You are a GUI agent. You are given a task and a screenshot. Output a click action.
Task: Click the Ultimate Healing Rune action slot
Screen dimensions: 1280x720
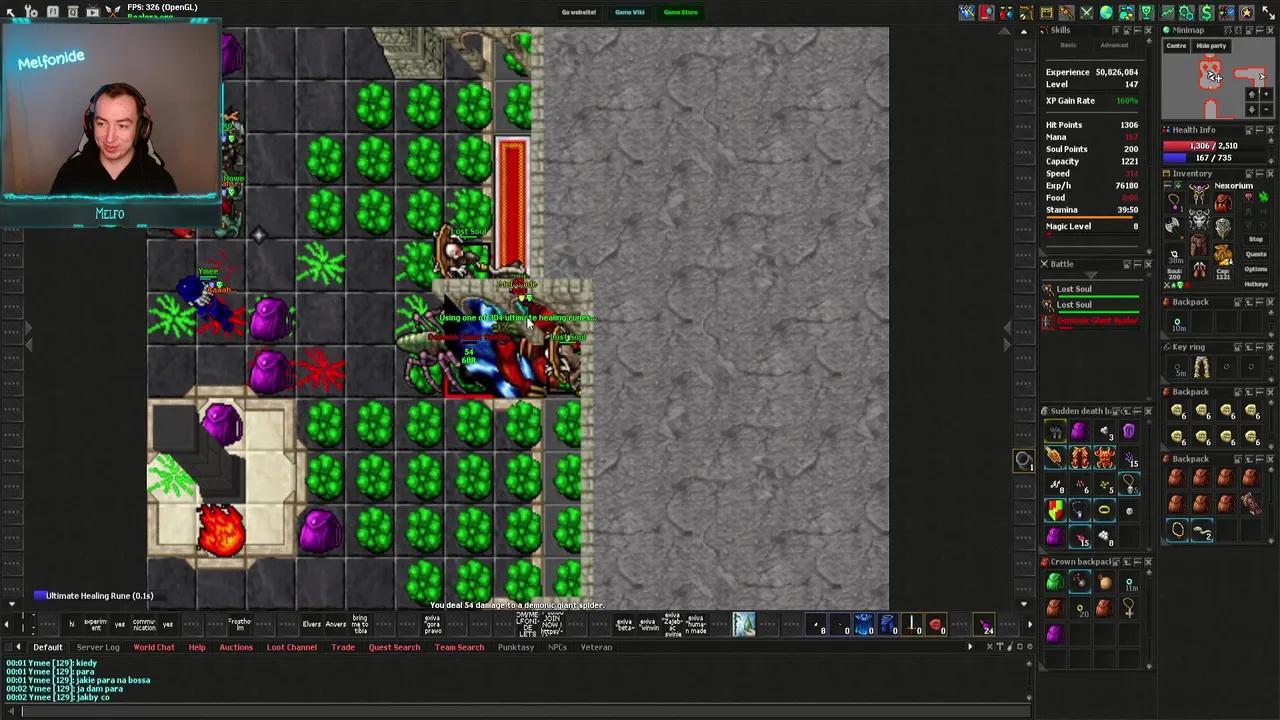[x=40, y=595]
